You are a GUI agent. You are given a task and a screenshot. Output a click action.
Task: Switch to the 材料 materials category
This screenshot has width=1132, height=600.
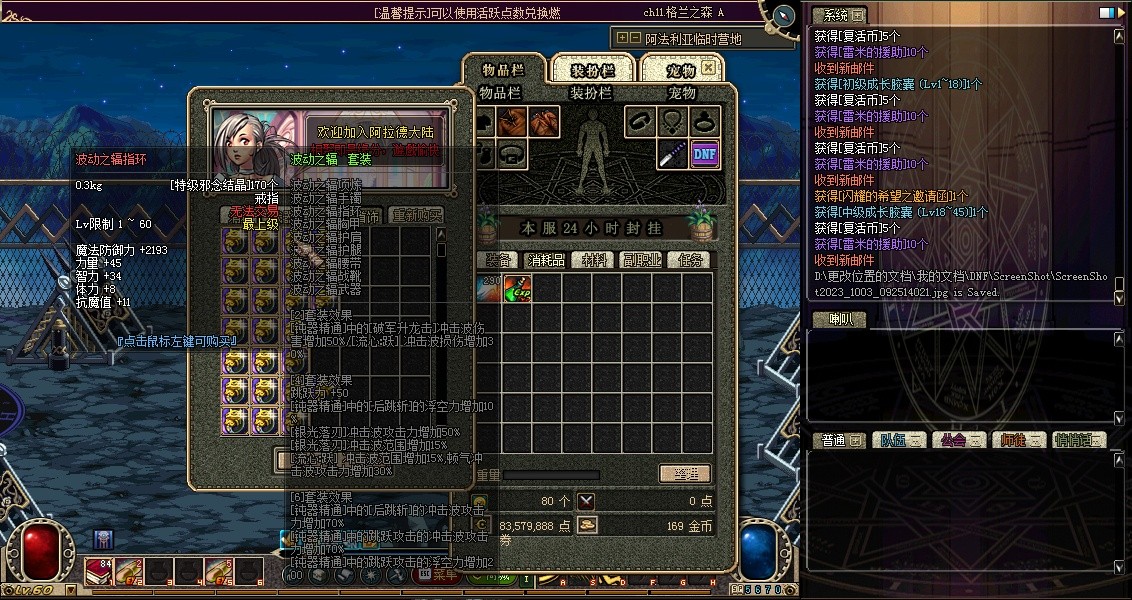point(595,259)
